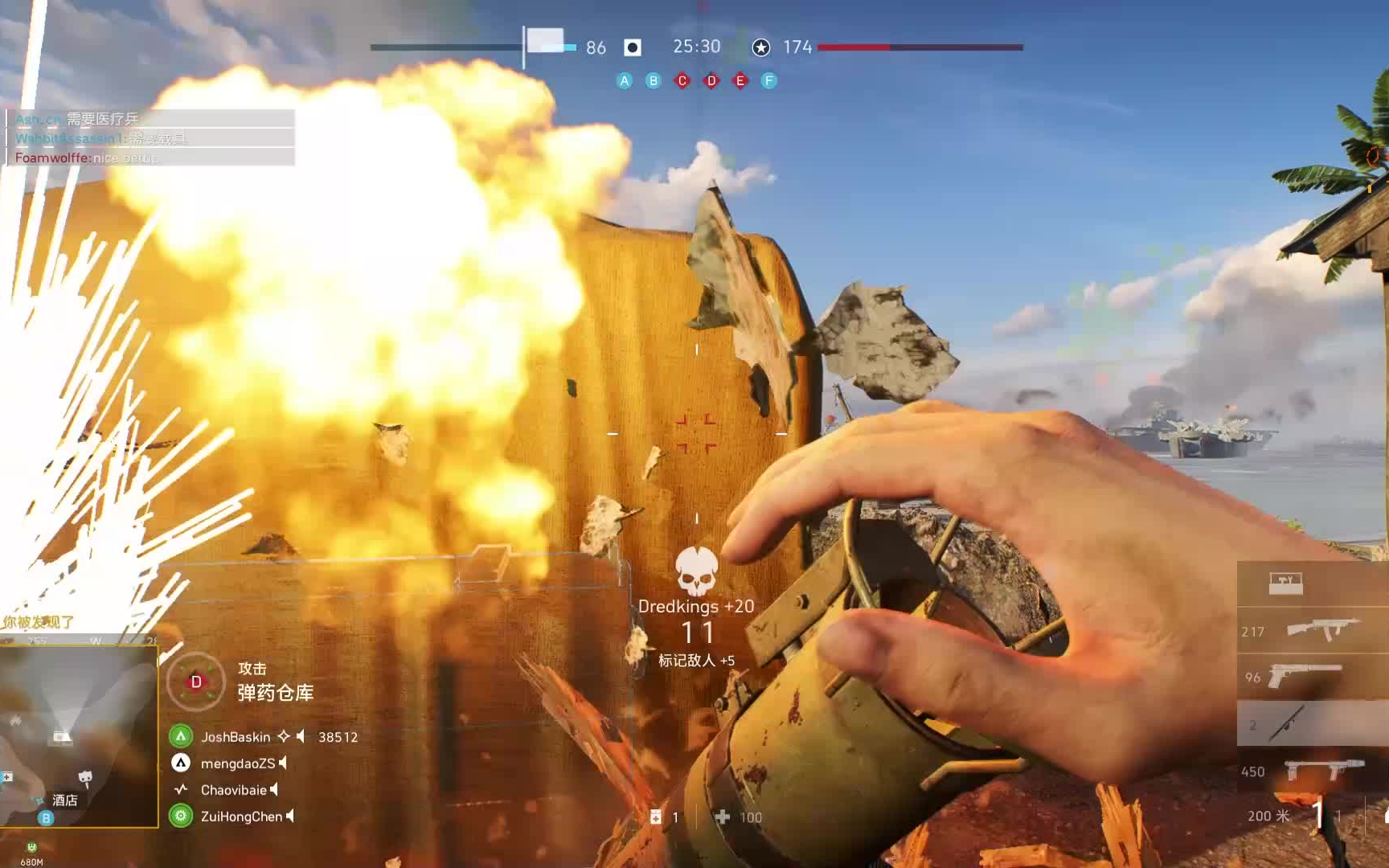Click the B flag marker on the minimap

pyautogui.click(x=46, y=818)
